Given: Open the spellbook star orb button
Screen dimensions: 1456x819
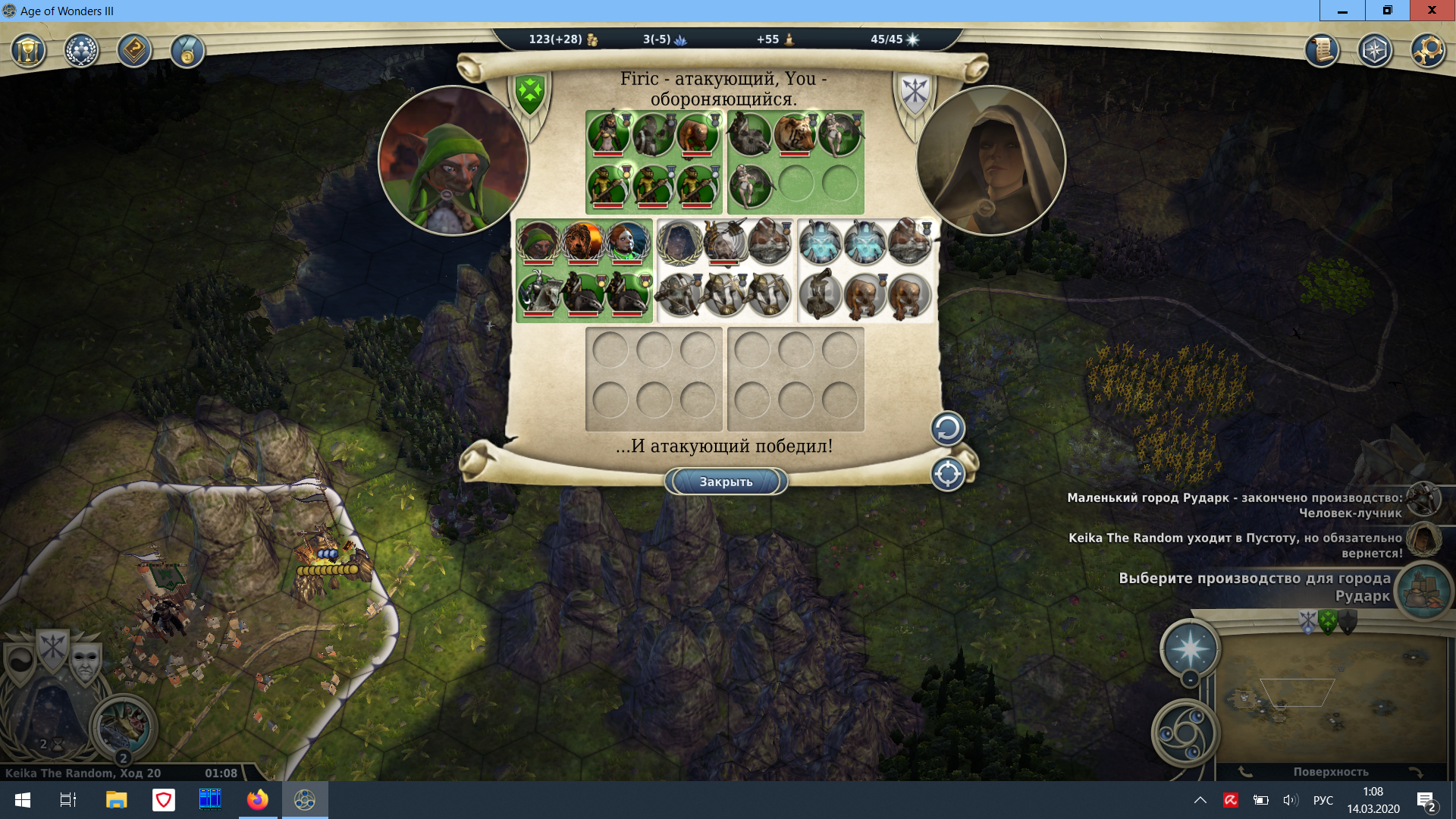Looking at the screenshot, I should 1190,649.
